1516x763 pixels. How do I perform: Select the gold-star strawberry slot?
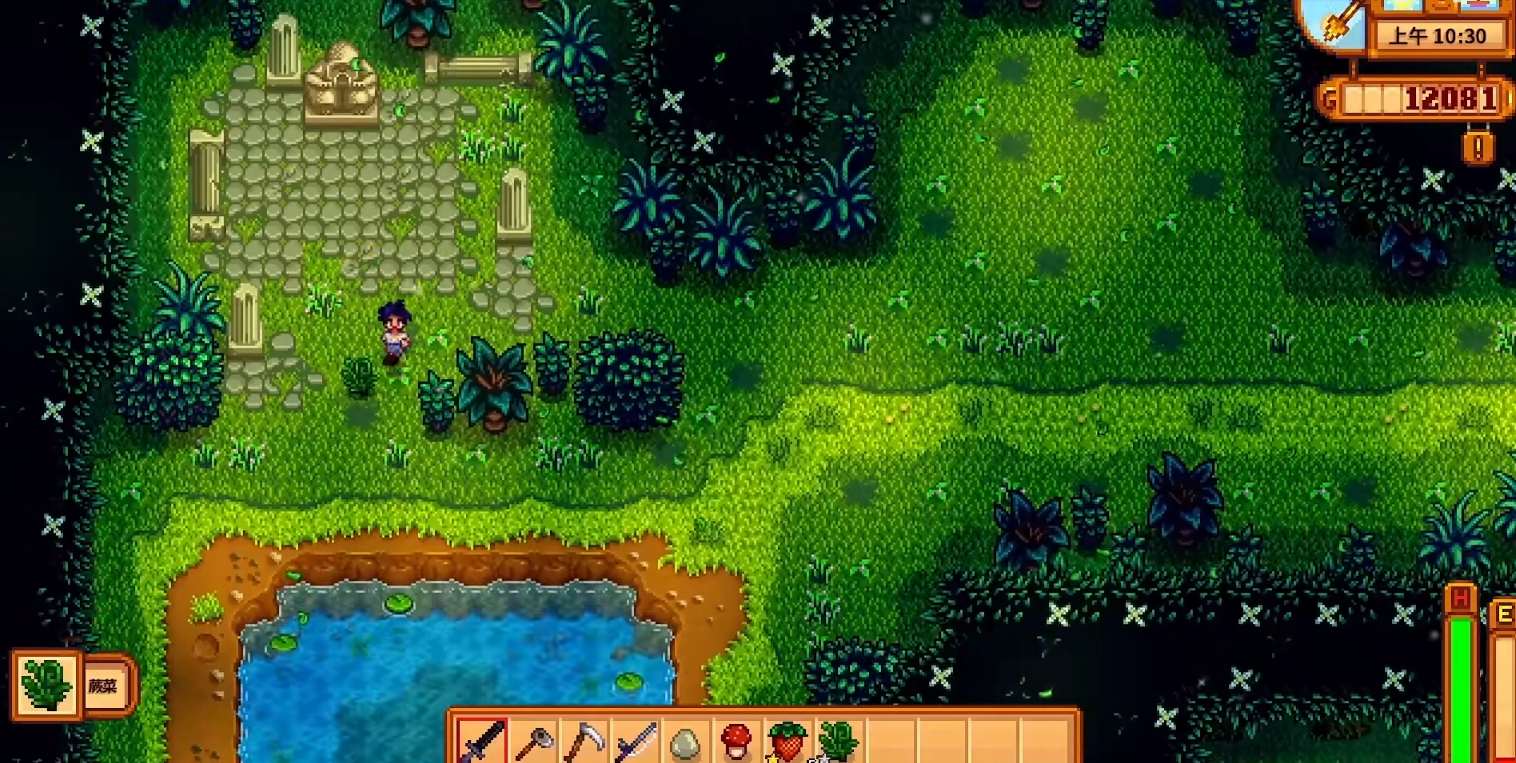tap(788, 743)
